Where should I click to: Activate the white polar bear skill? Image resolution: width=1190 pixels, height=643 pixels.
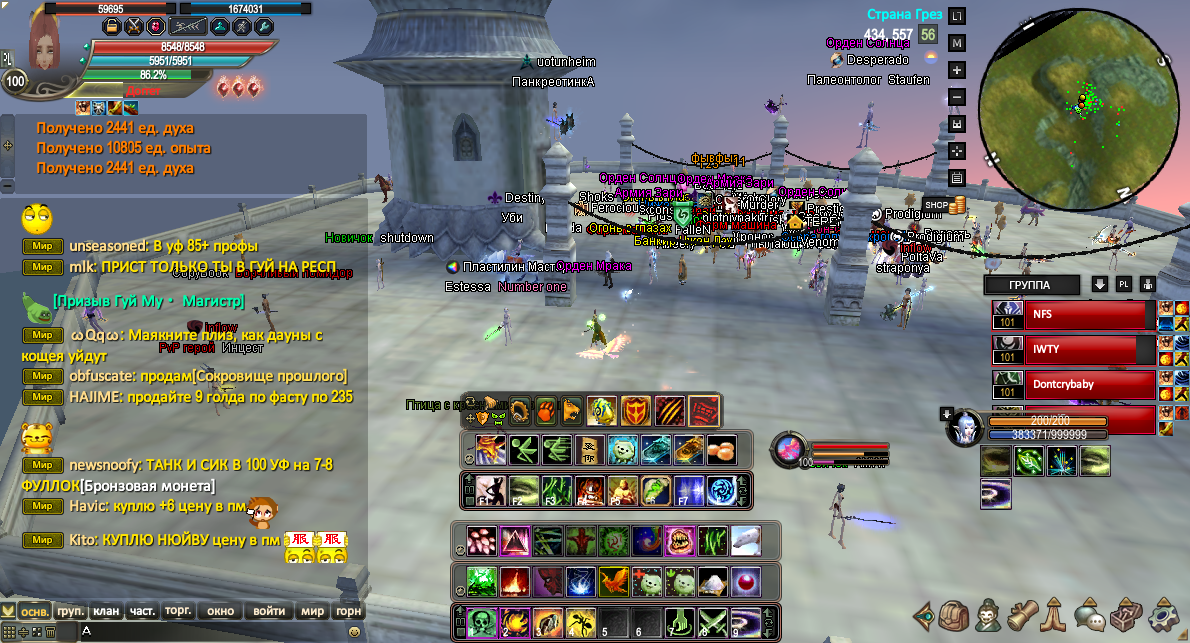coord(745,541)
